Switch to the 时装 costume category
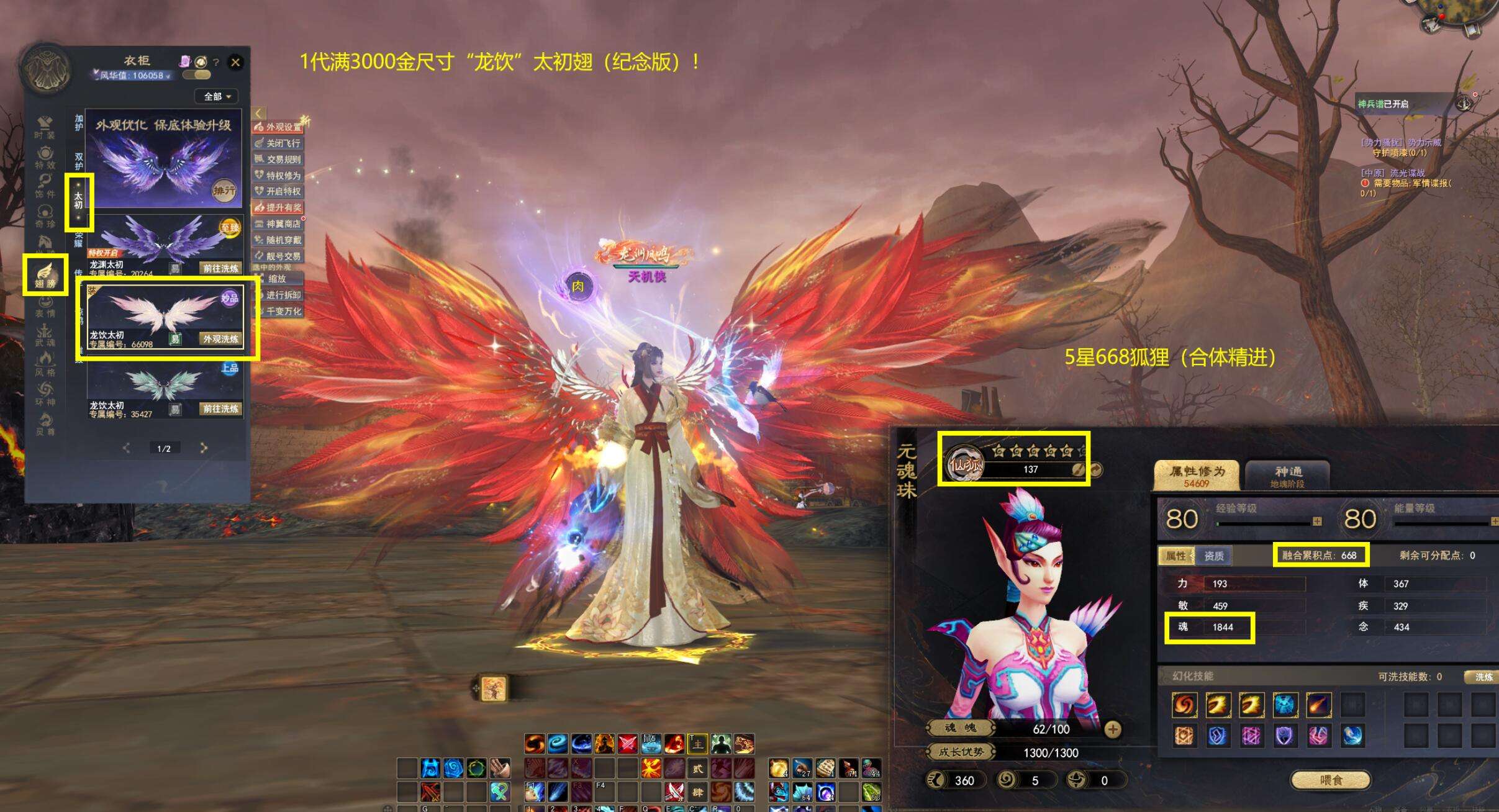The image size is (1499, 812). coord(45,127)
